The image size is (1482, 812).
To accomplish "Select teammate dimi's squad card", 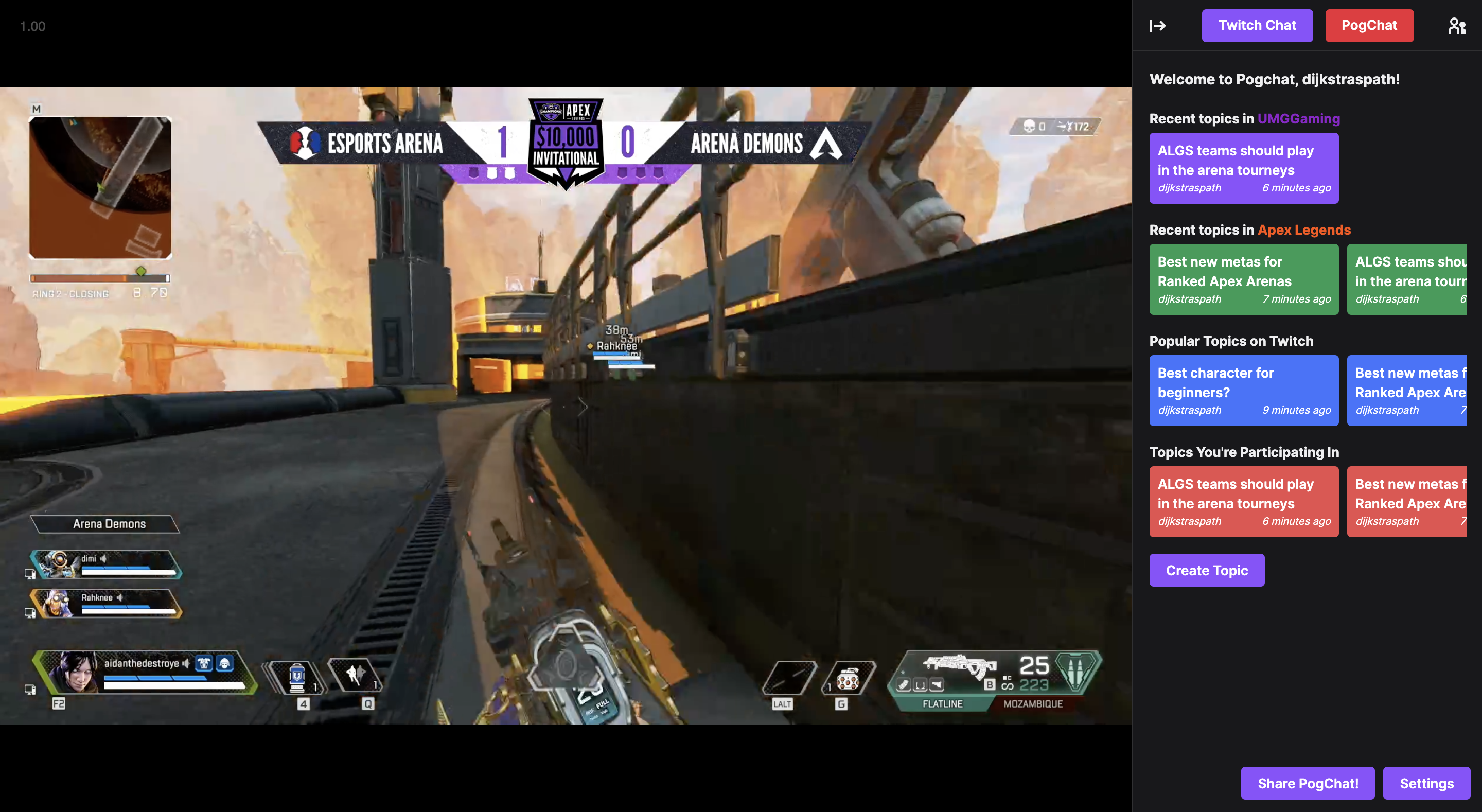I will point(107,564).
